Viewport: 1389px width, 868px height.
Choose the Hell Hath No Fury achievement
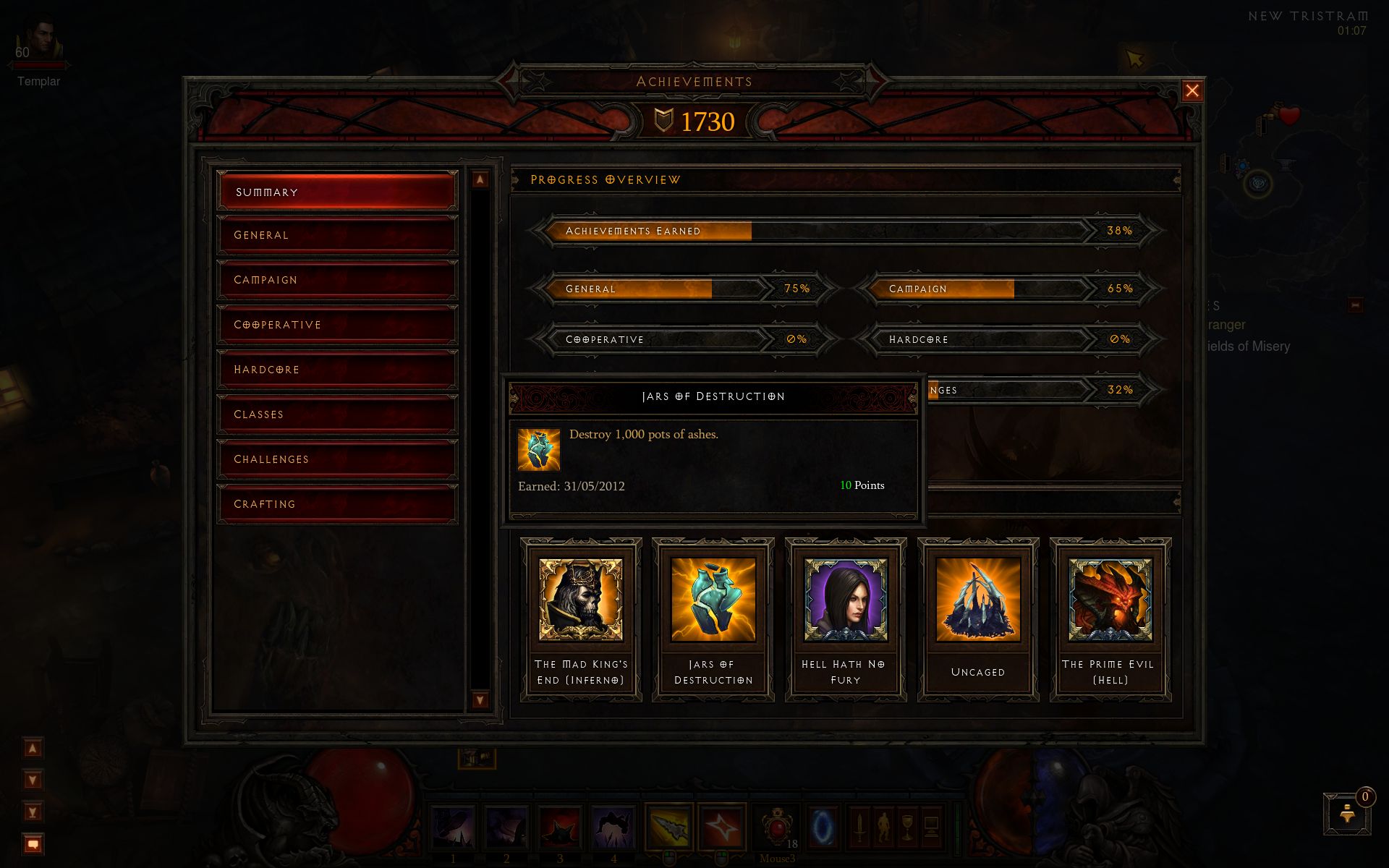(x=846, y=619)
